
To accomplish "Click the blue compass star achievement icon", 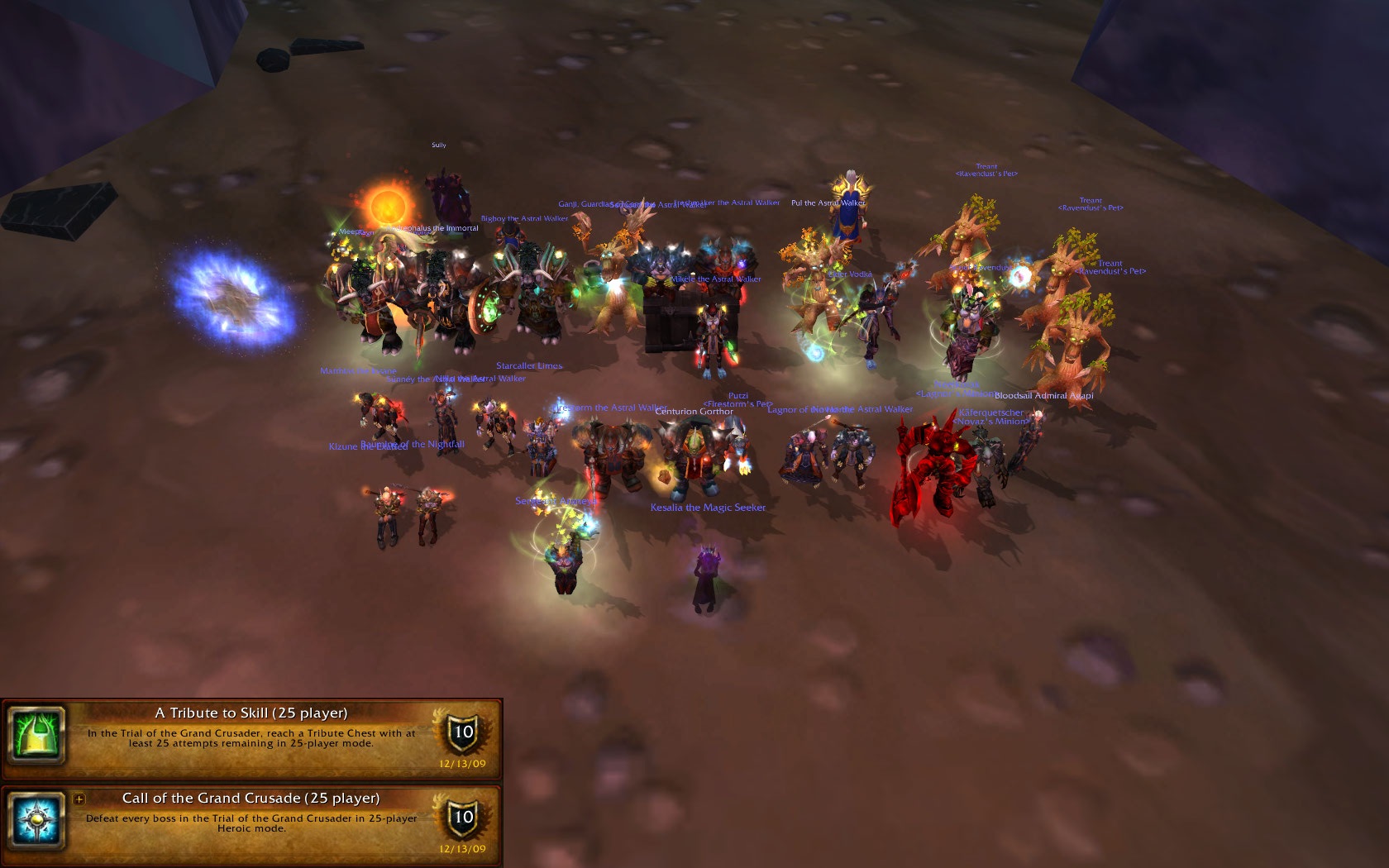I will (37, 820).
